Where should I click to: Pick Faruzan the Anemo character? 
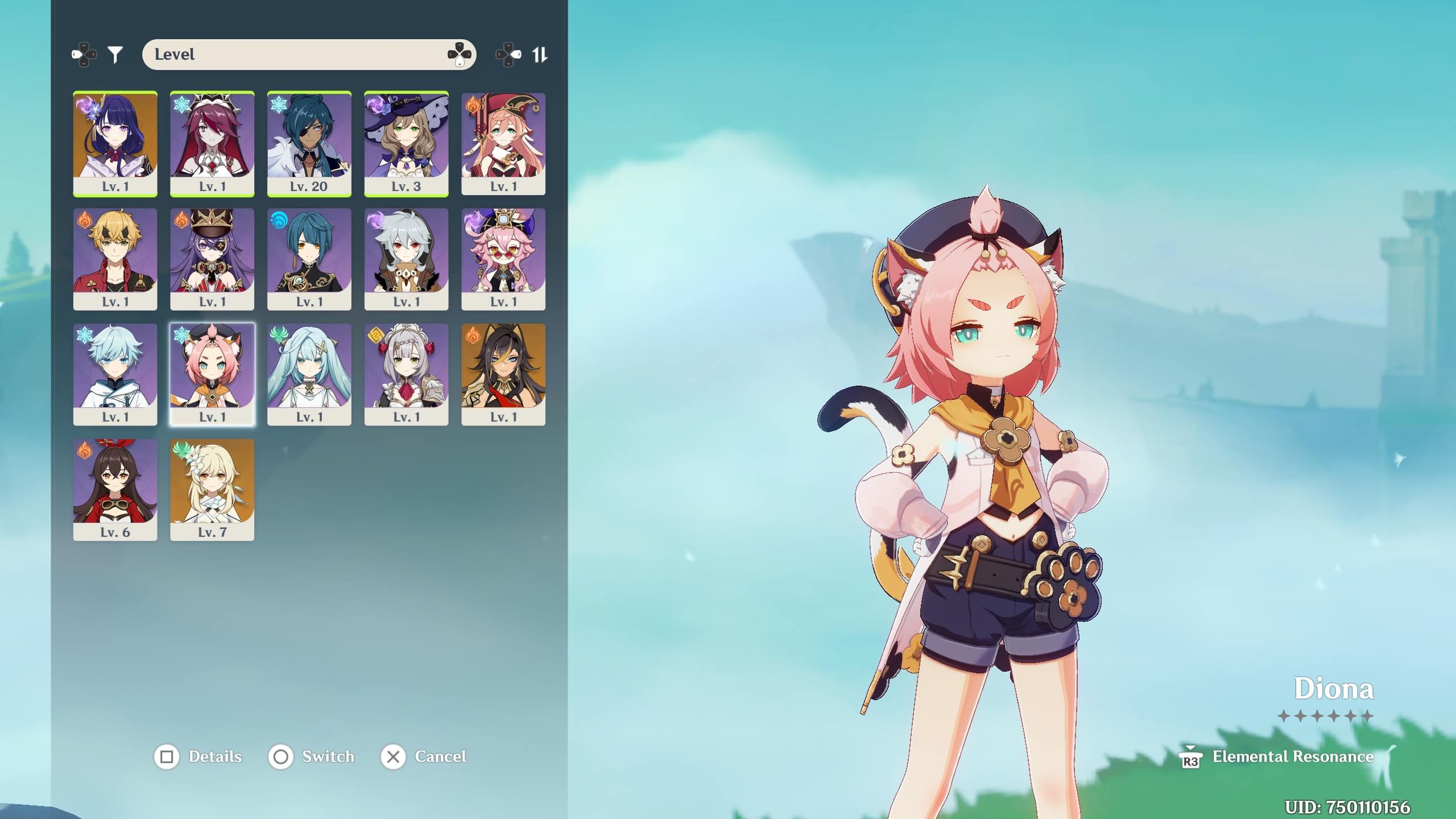tap(309, 374)
